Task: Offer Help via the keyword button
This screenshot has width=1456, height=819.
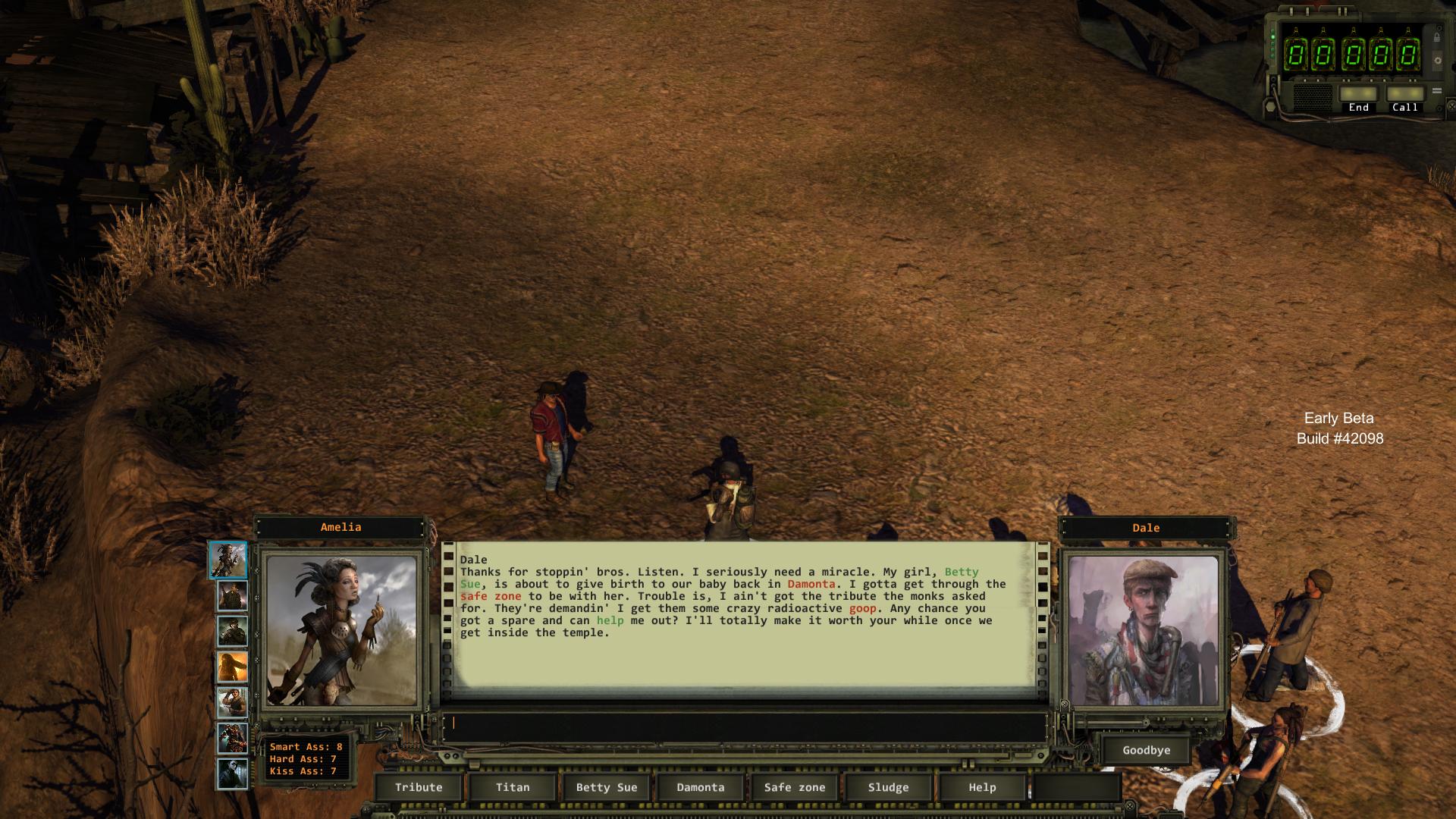Action: tap(982, 787)
